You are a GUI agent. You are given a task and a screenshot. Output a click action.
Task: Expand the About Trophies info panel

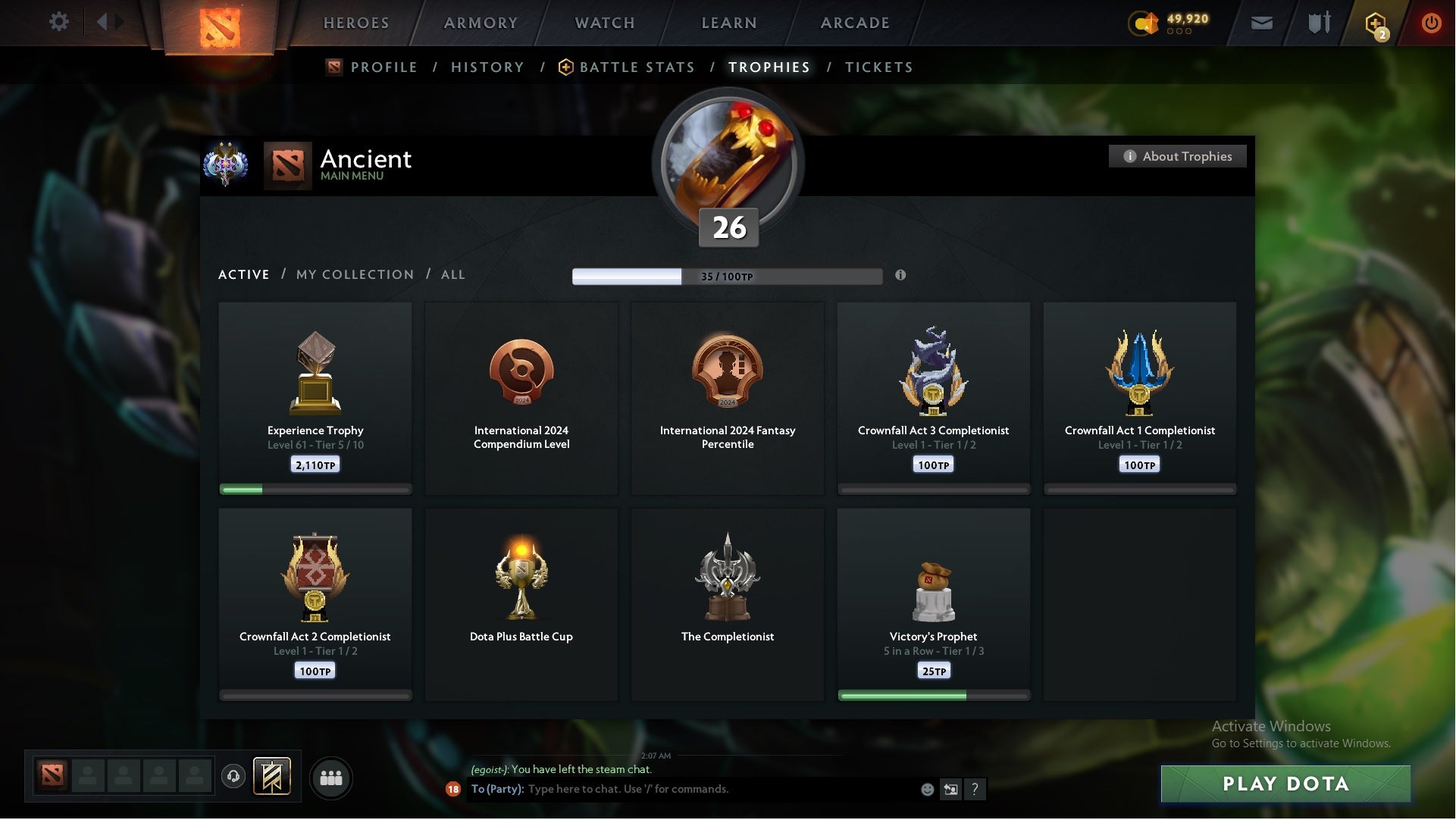click(1177, 156)
